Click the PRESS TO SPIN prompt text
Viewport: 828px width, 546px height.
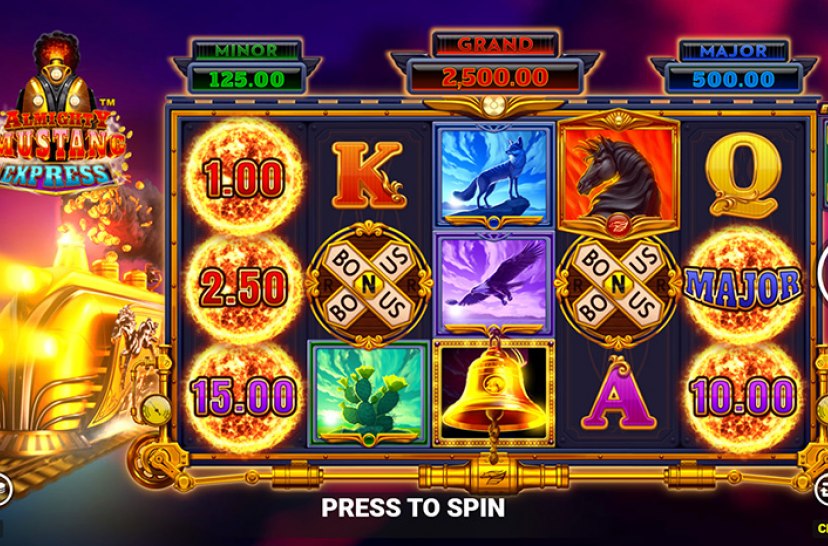point(412,507)
